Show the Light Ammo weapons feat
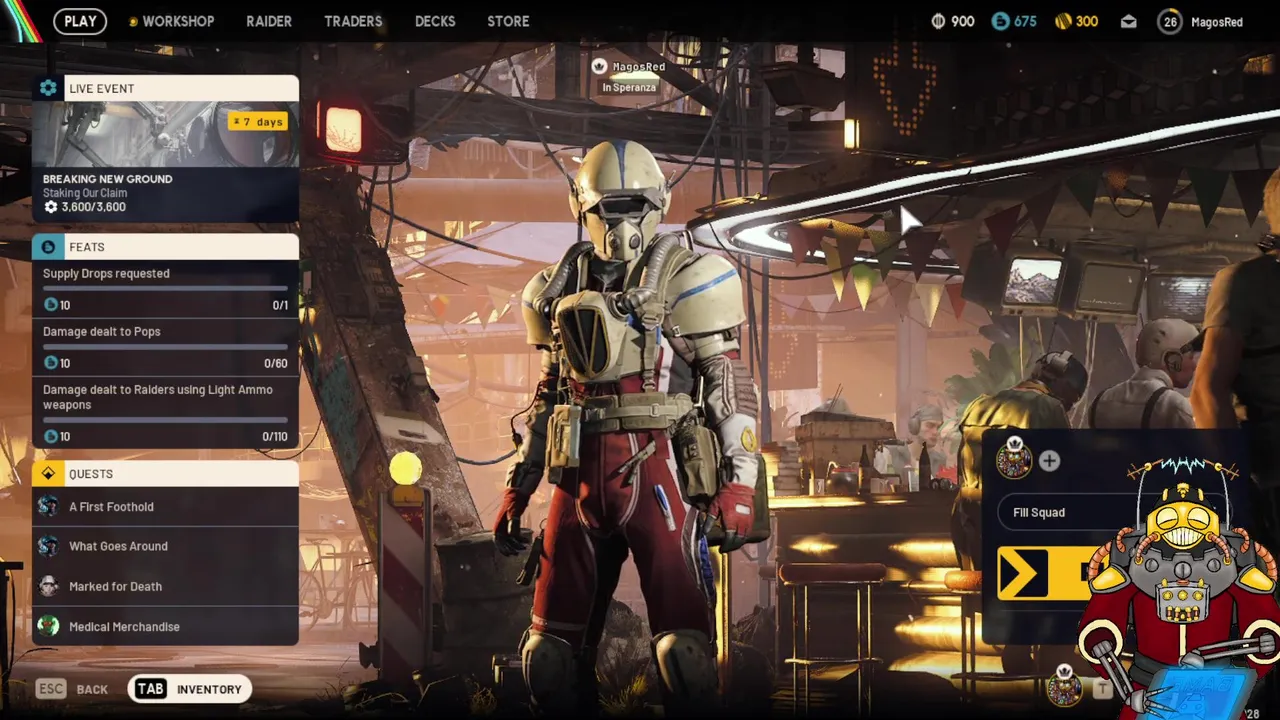 (165, 411)
